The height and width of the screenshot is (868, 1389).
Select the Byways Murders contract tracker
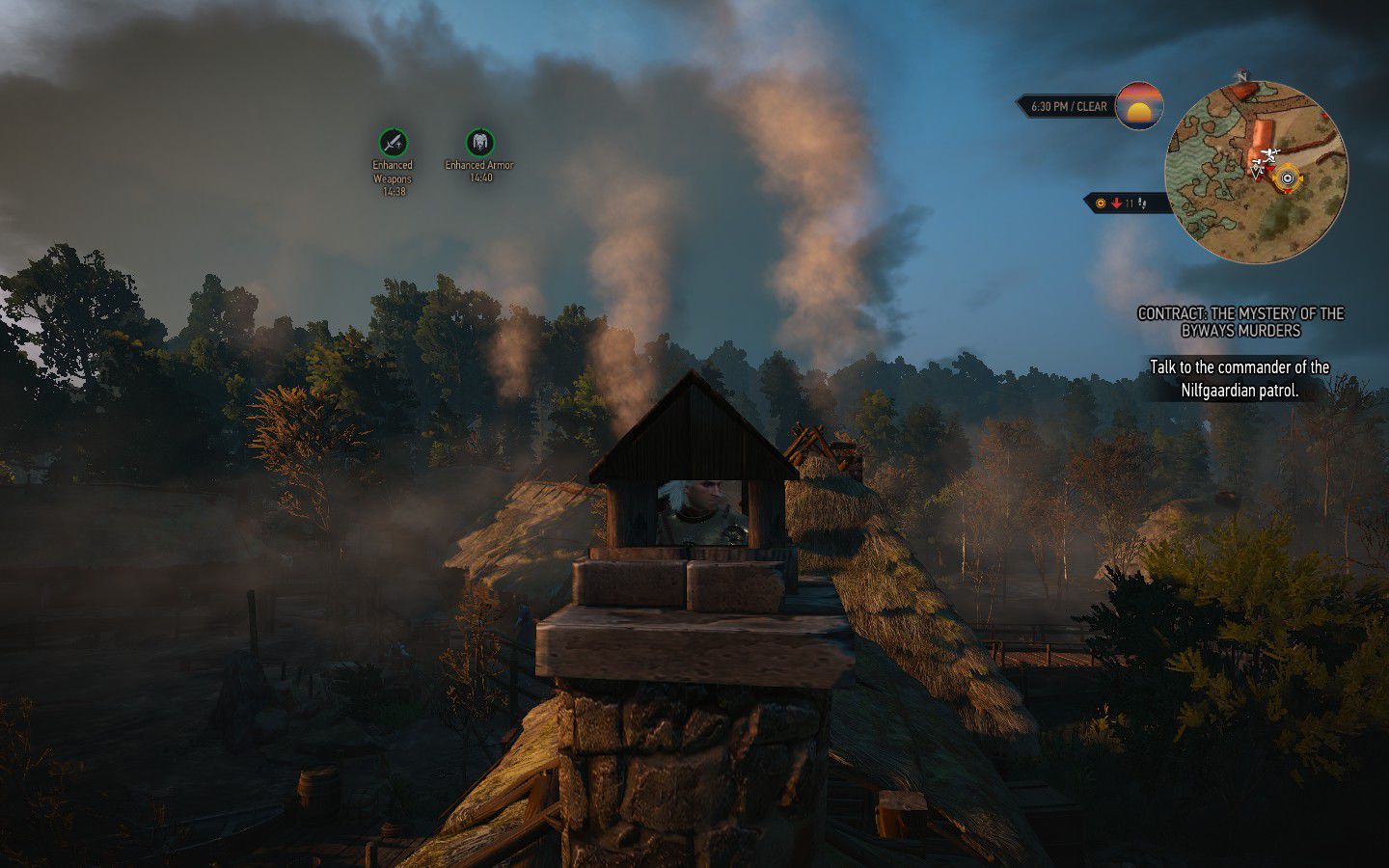(x=1240, y=322)
